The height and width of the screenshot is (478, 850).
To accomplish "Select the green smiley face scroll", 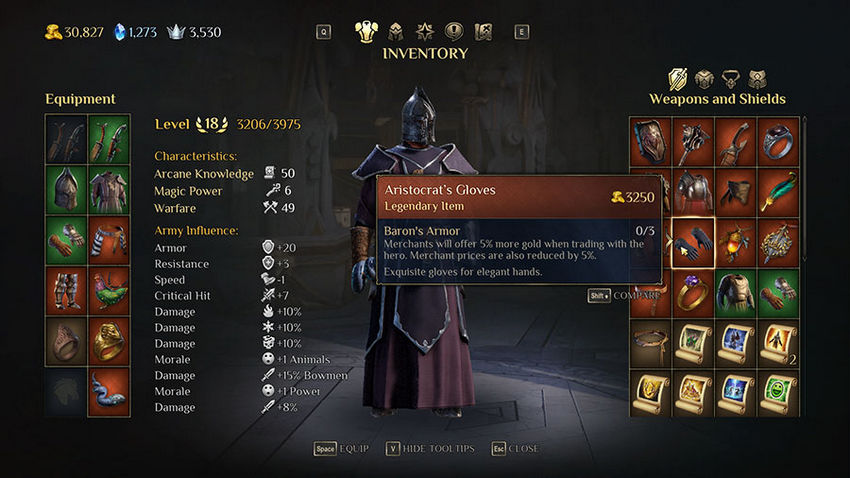I will [778, 391].
